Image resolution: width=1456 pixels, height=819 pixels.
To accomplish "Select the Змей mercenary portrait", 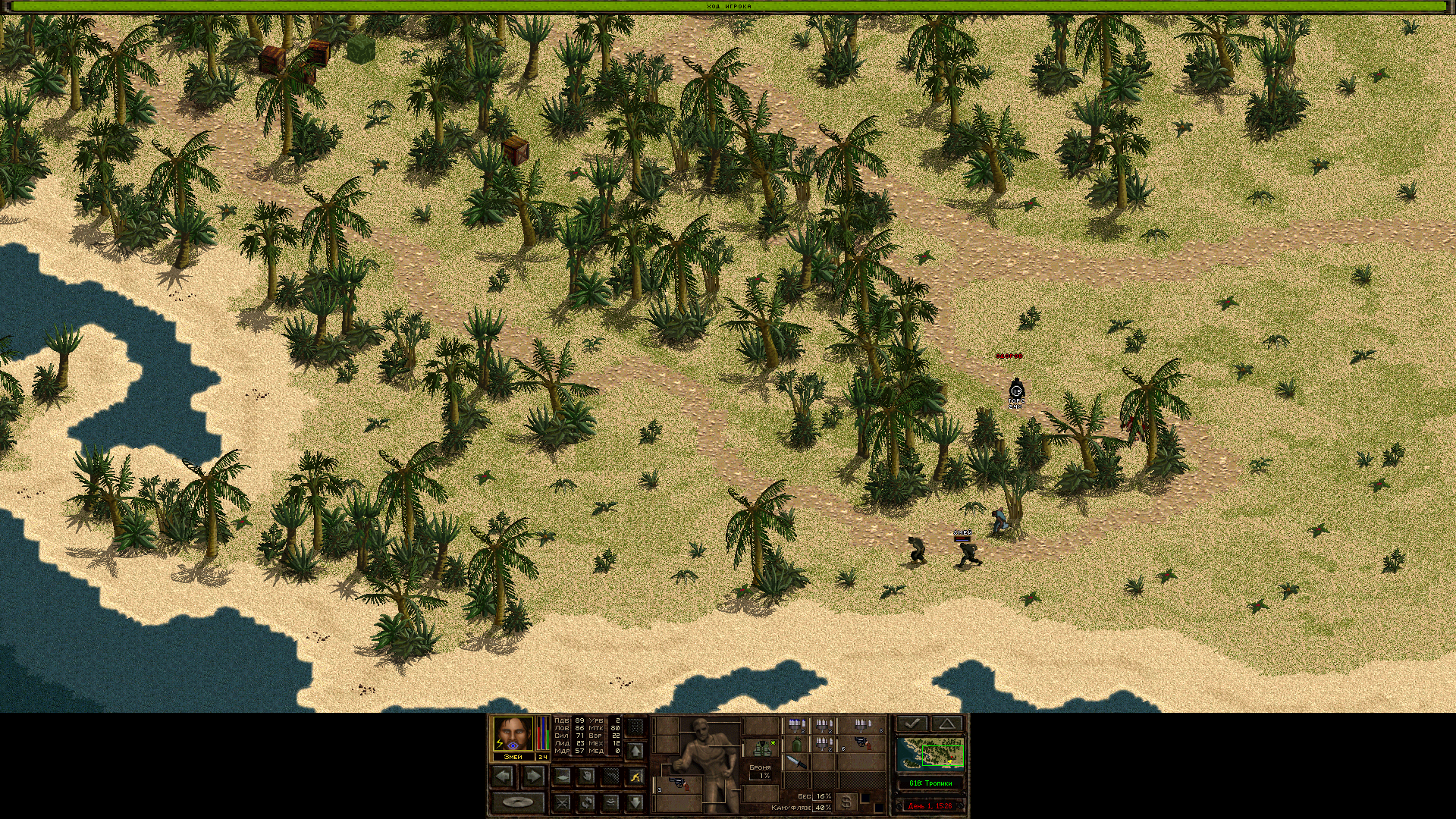I will (513, 733).
